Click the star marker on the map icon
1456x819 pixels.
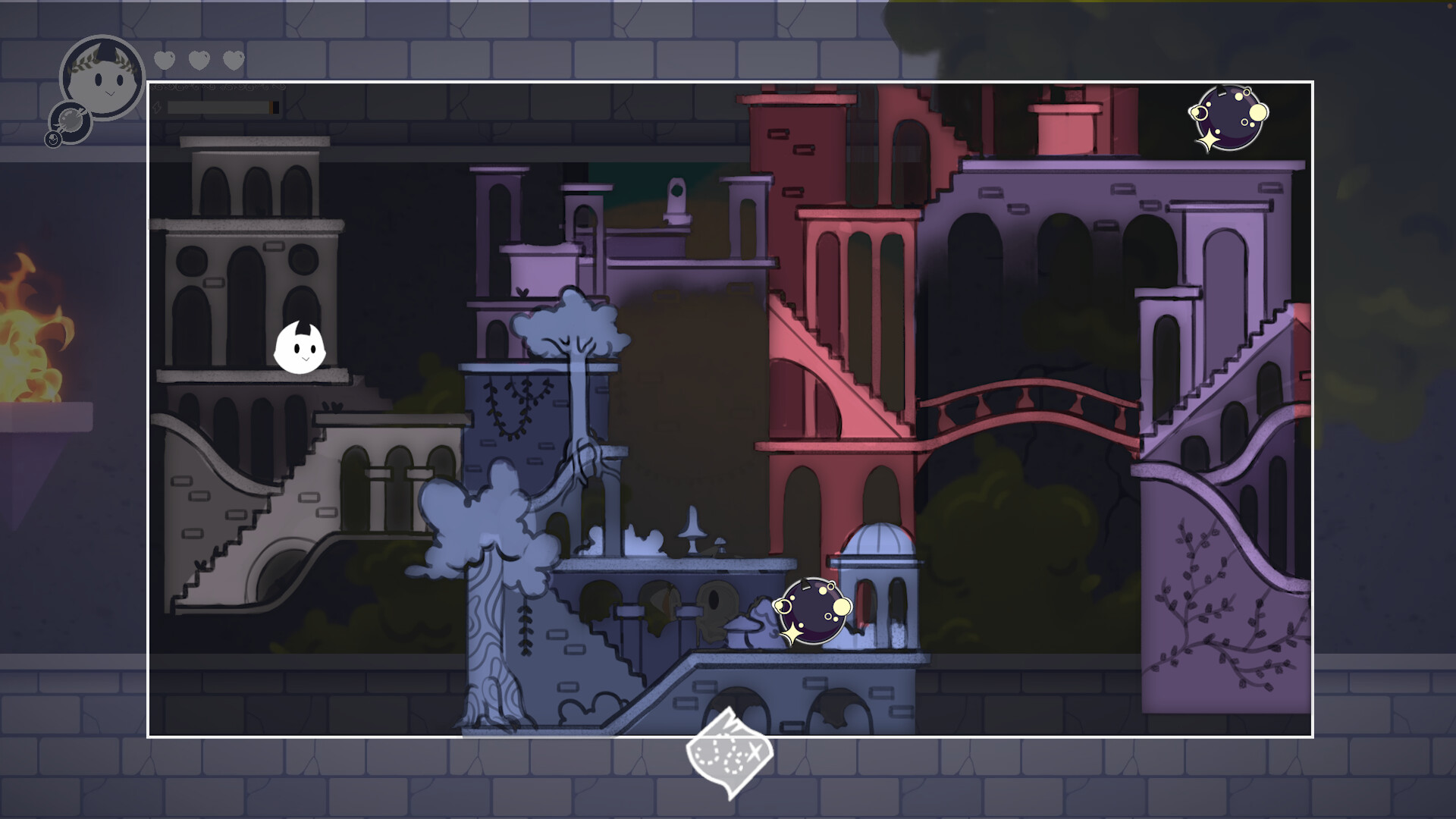(755, 752)
